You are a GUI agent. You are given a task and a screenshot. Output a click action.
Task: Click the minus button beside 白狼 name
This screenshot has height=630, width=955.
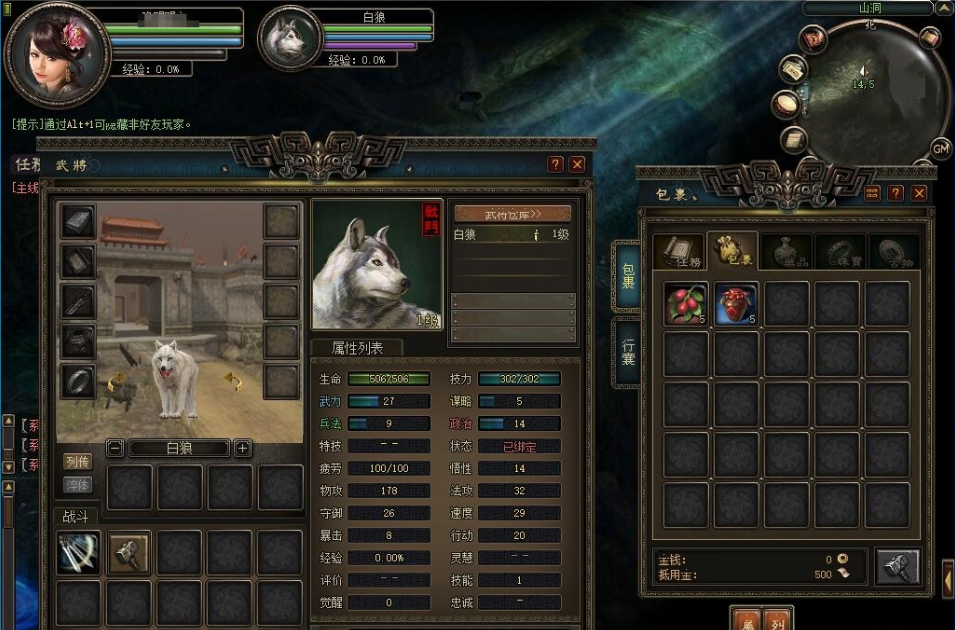coord(115,448)
